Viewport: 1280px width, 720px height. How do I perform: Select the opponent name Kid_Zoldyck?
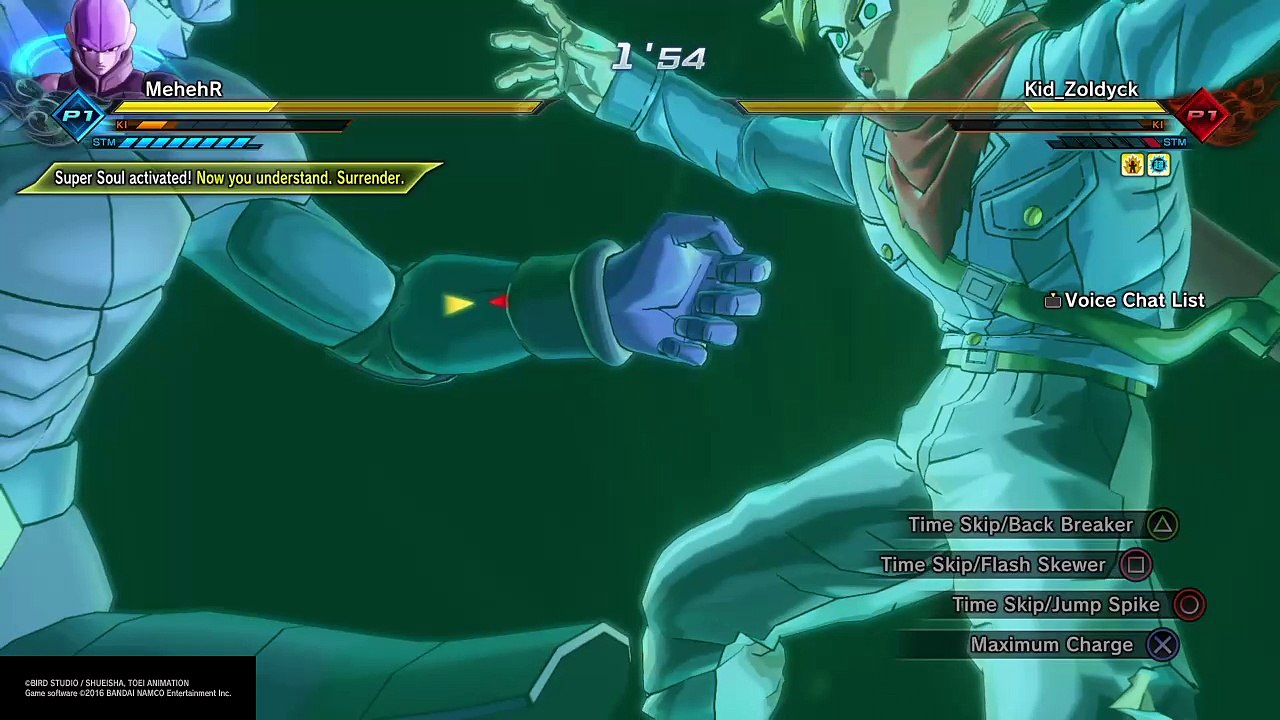click(x=1081, y=89)
